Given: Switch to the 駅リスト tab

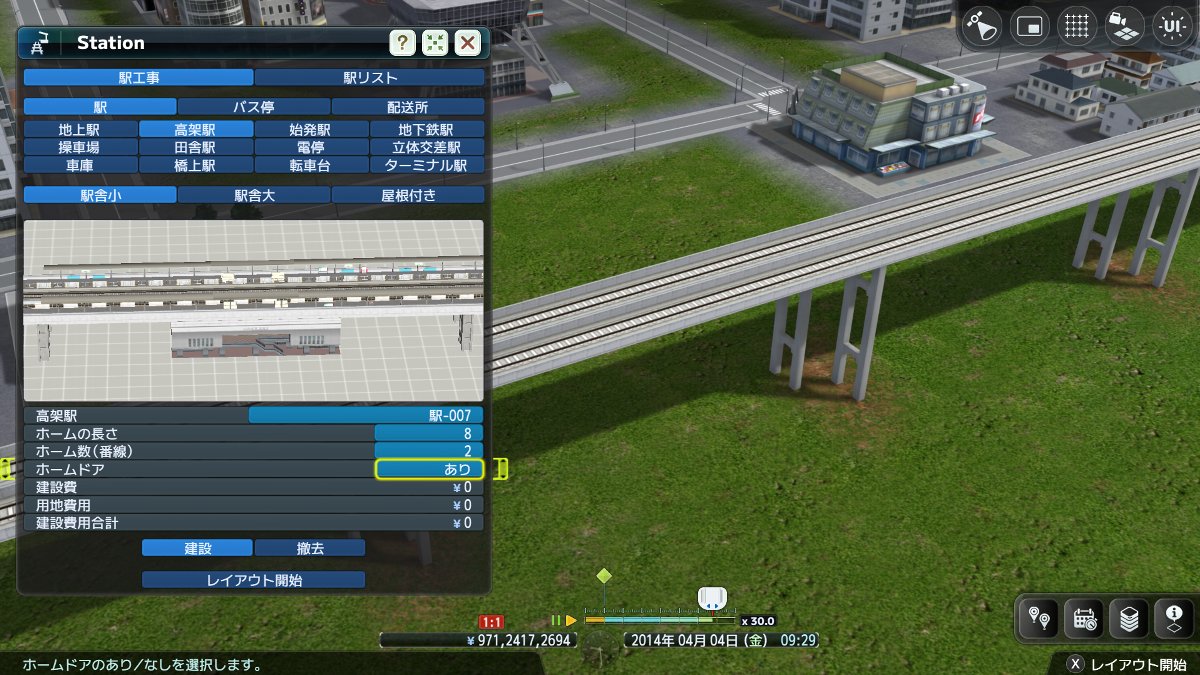Looking at the screenshot, I should point(370,77).
